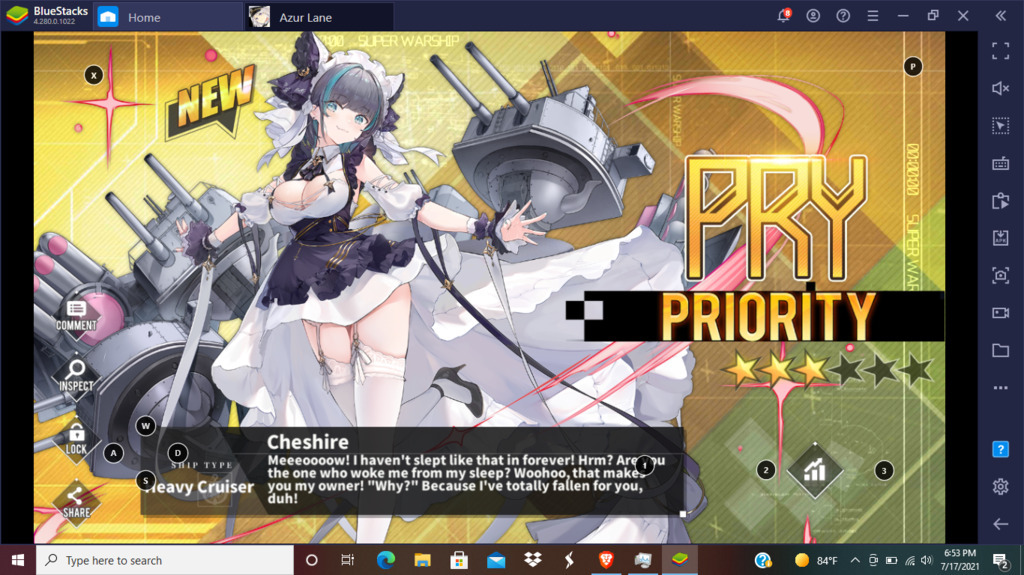
Task: Toggle BlueStacks fullscreen mode
Action: tap(1000, 50)
